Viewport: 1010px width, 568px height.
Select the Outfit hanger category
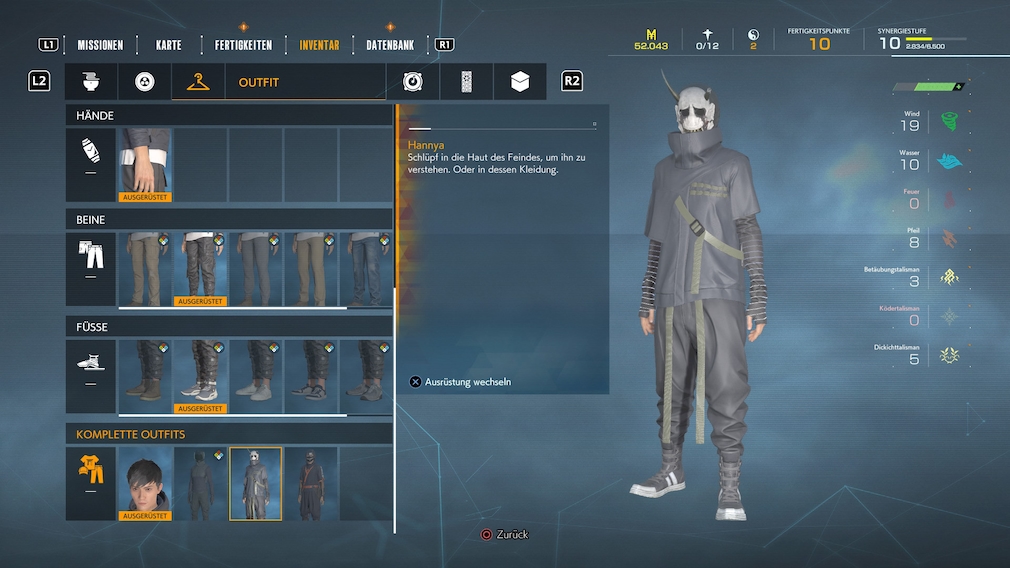click(x=197, y=82)
